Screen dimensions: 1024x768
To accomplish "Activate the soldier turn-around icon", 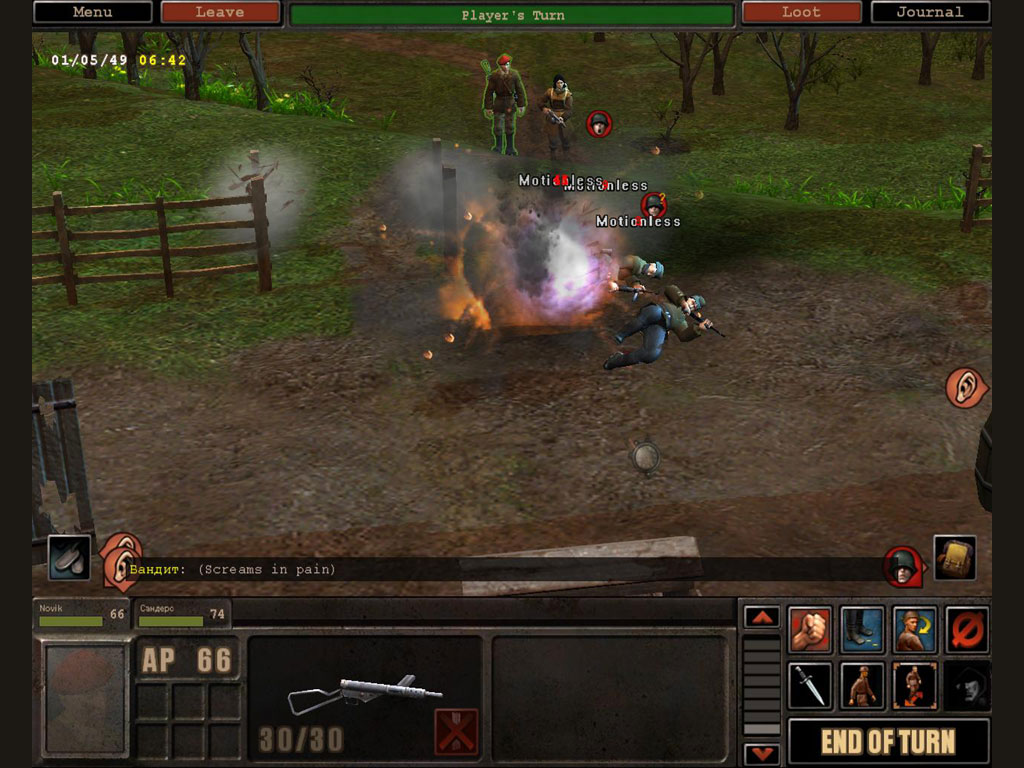I will tap(914, 629).
